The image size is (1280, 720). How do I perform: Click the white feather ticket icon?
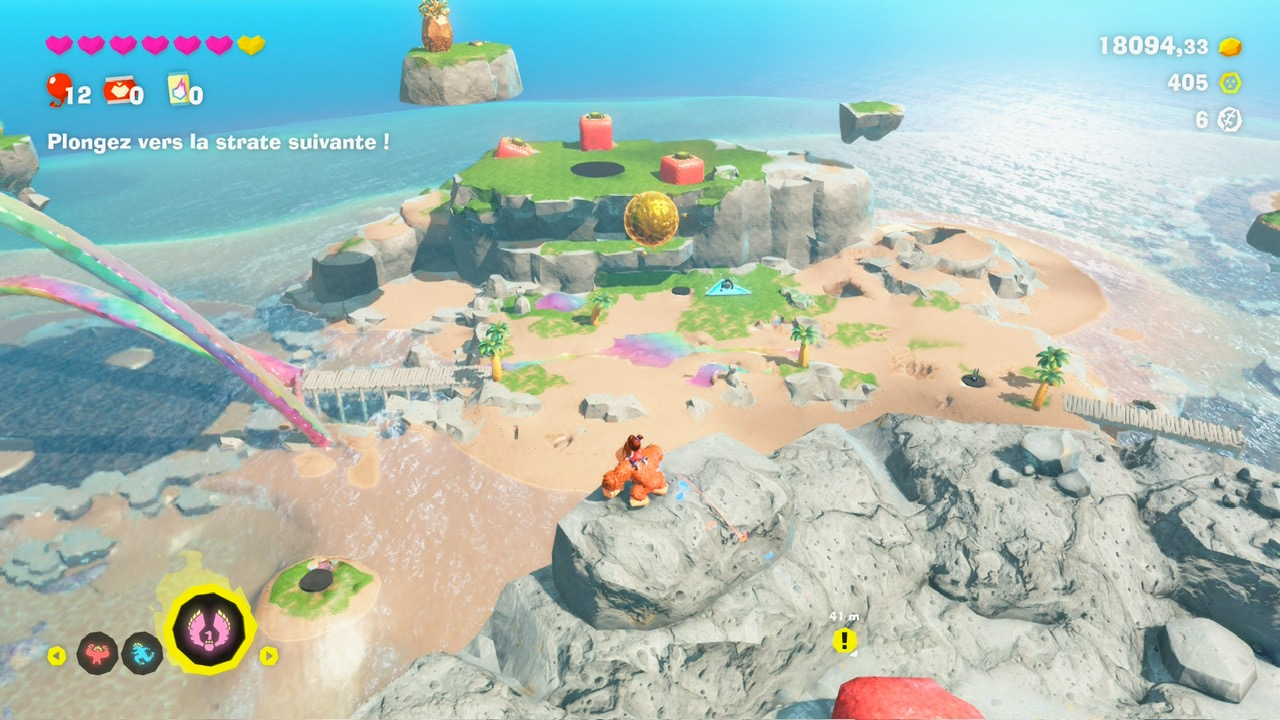point(1230,118)
